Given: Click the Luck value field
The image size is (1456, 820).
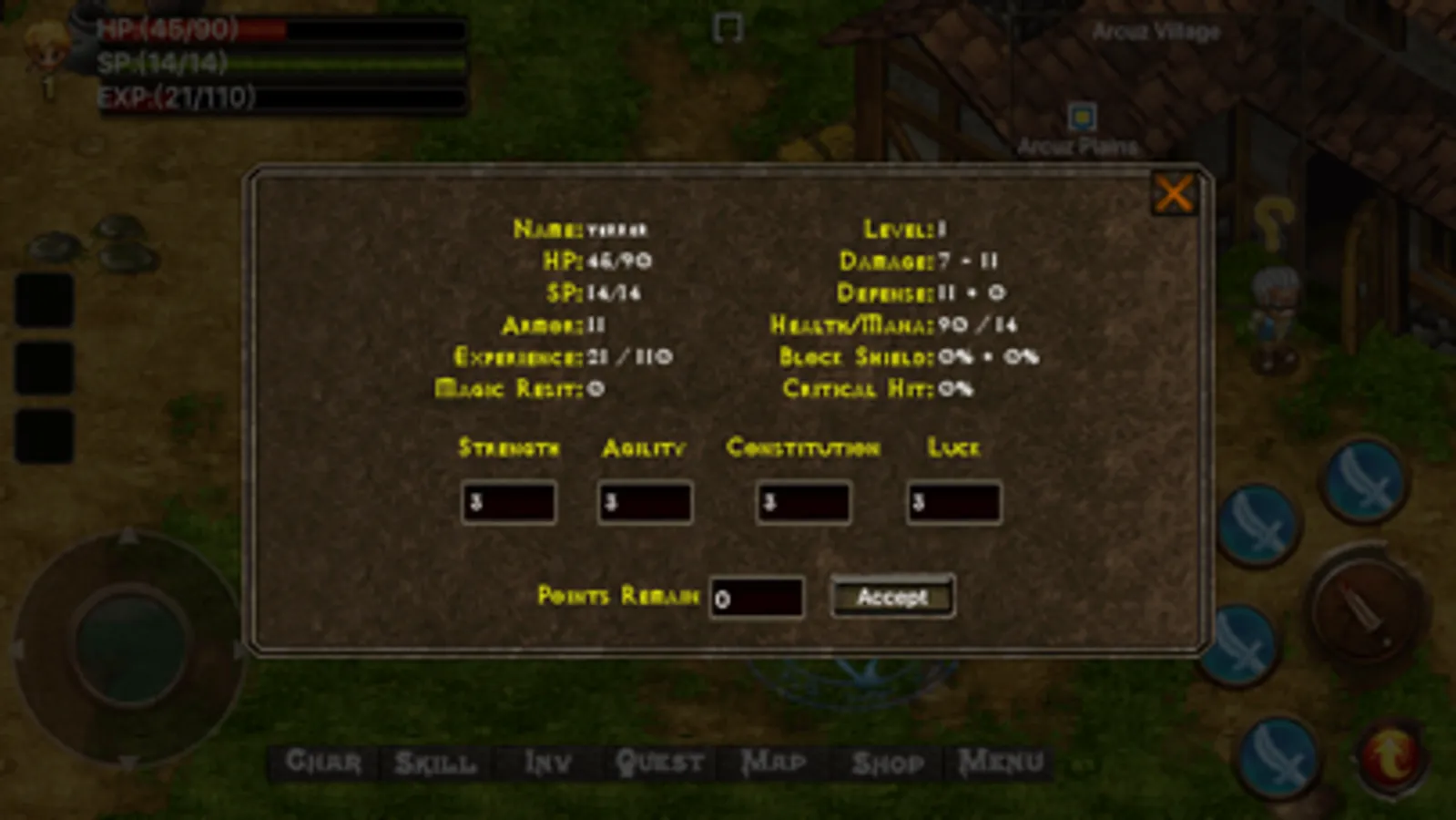Looking at the screenshot, I should click(952, 502).
